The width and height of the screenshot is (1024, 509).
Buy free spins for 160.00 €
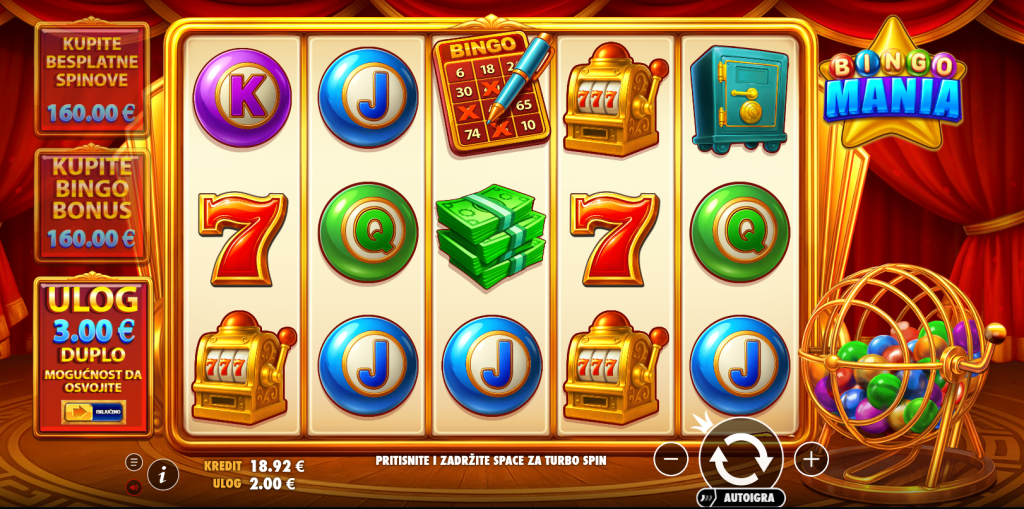[91, 78]
